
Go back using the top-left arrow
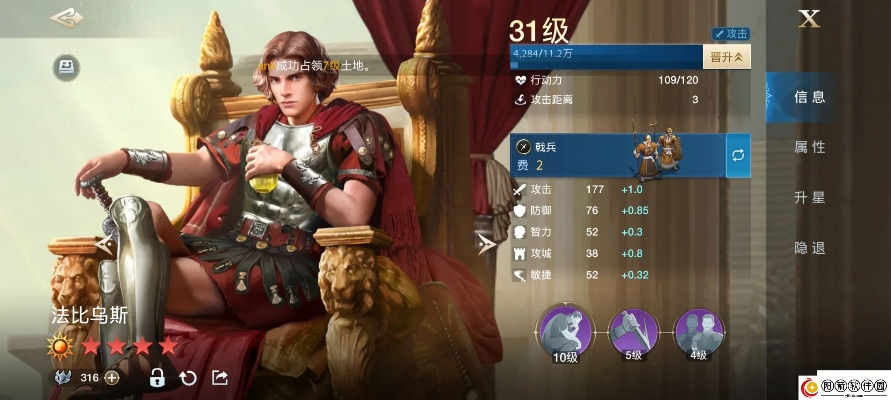click(66, 19)
